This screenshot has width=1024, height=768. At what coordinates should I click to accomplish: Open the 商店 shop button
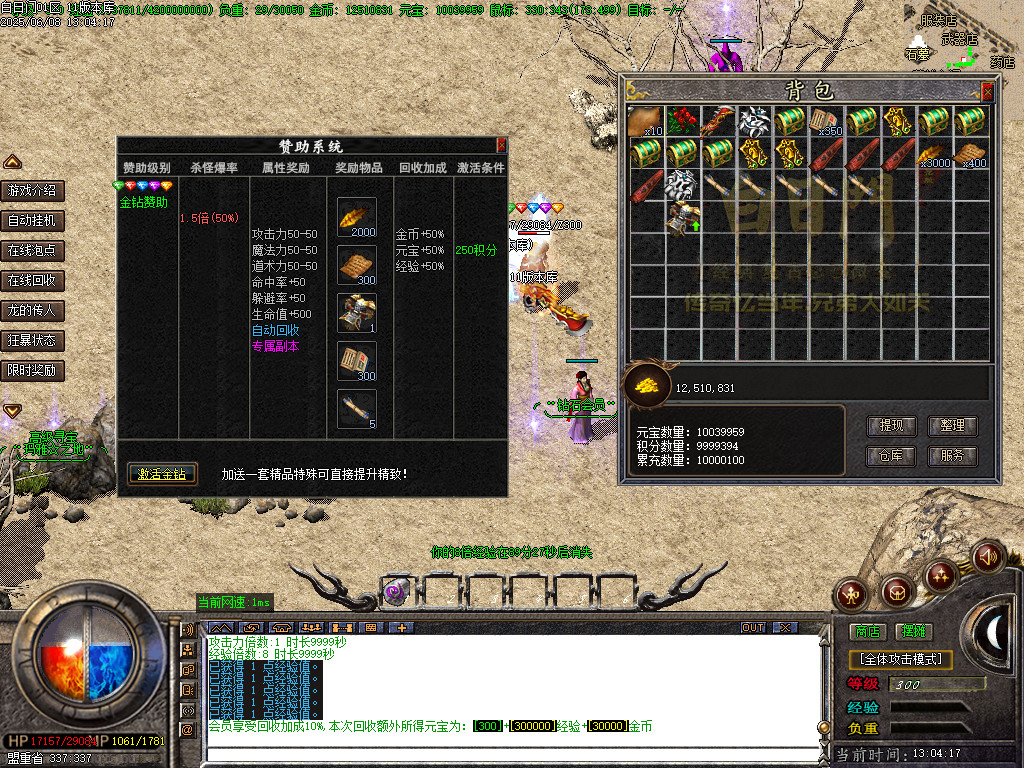[x=867, y=631]
